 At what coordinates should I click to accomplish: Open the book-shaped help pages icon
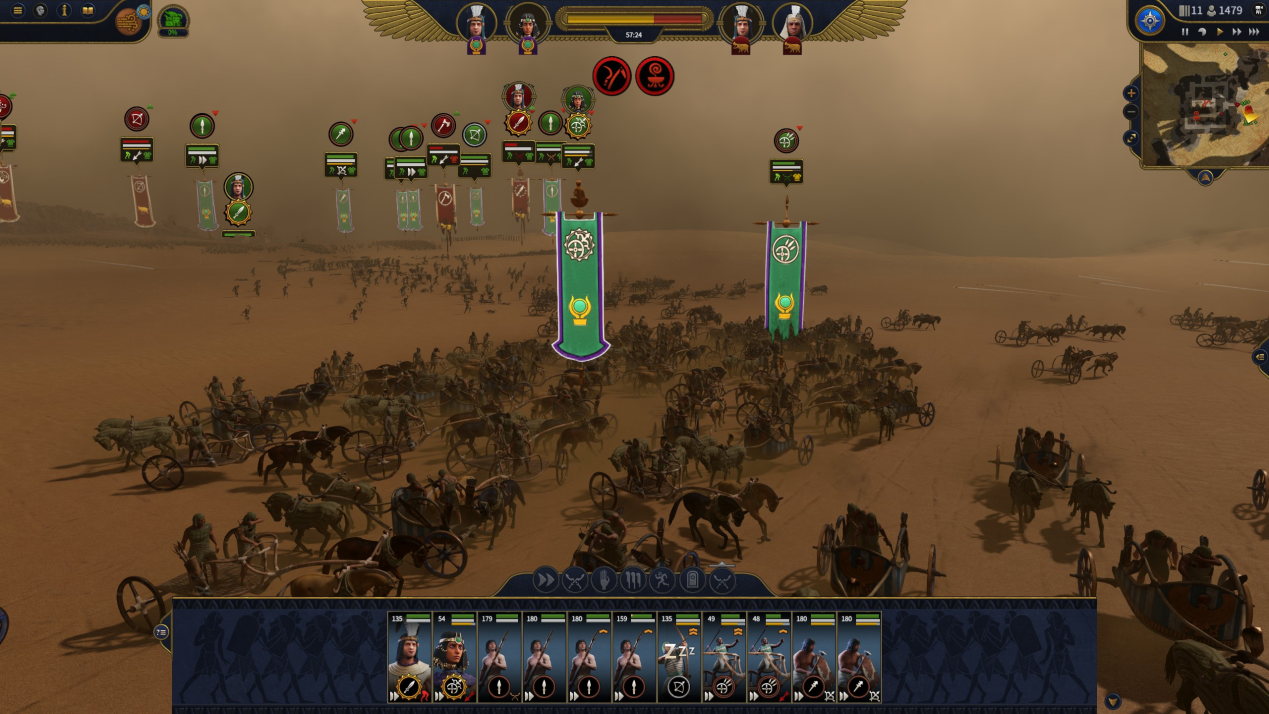click(88, 11)
